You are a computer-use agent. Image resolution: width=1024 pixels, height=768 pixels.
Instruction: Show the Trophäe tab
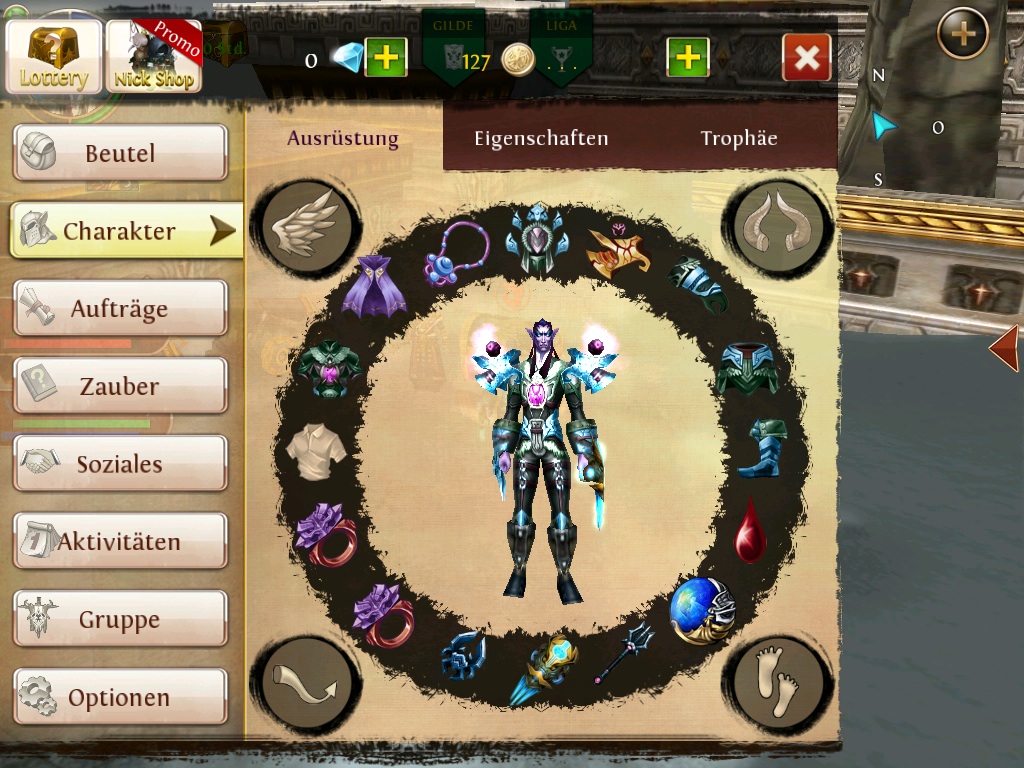tap(739, 139)
